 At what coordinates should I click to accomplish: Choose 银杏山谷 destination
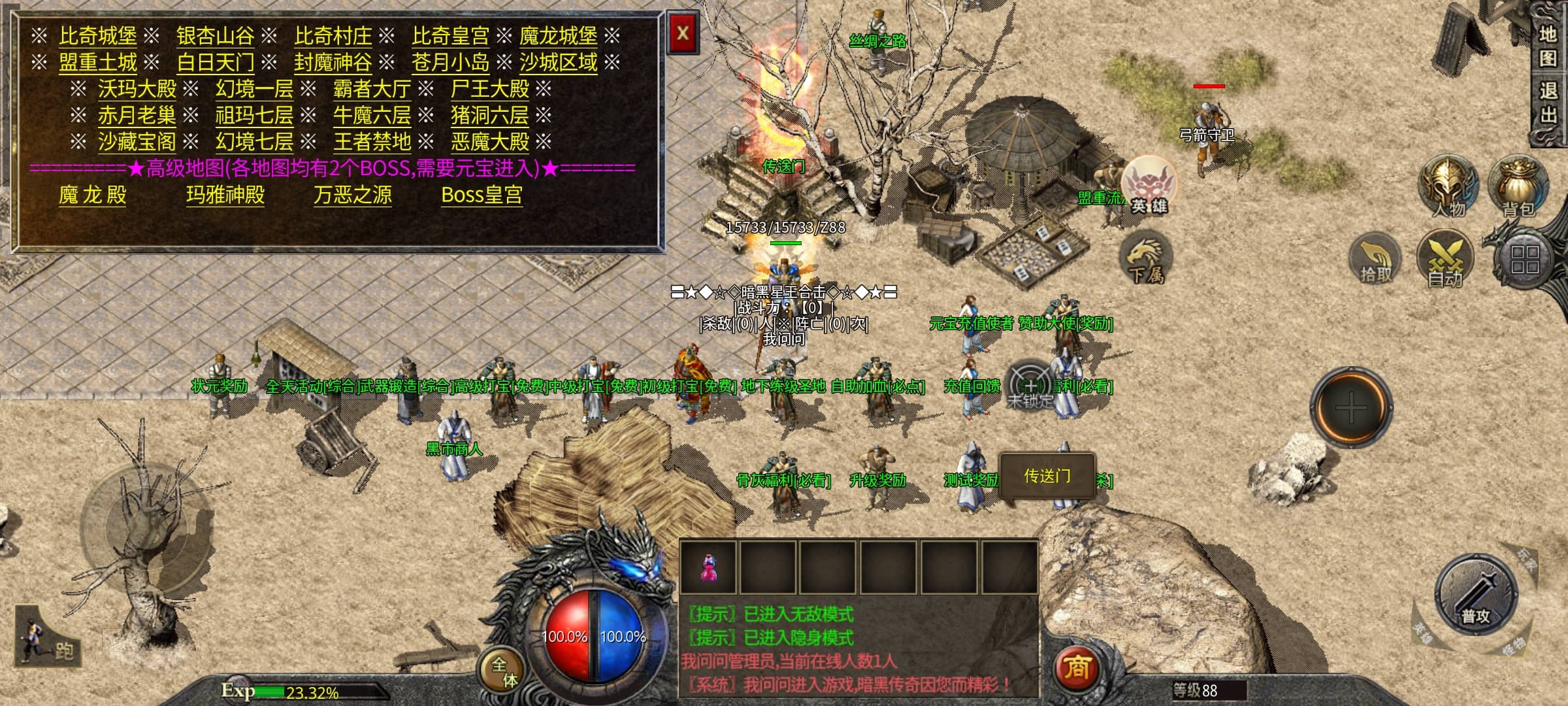pyautogui.click(x=215, y=36)
